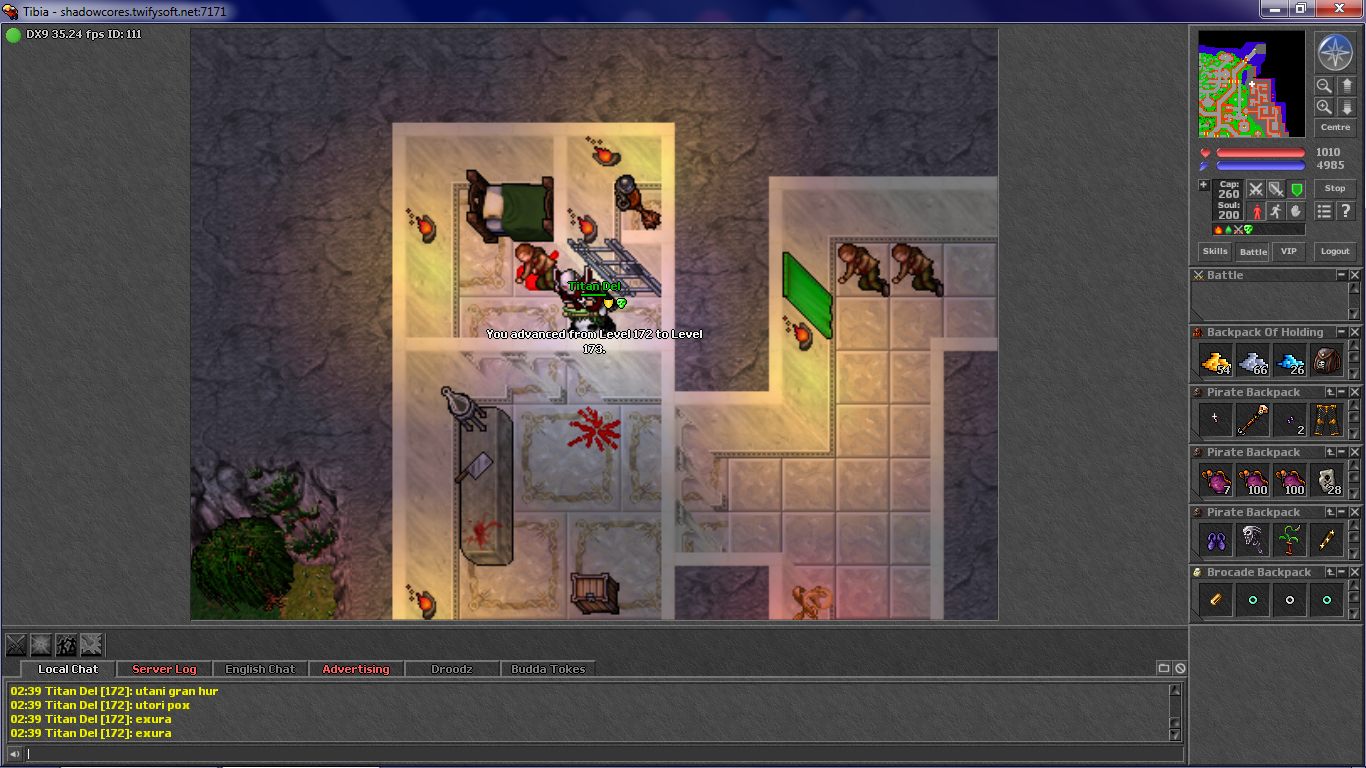Pick the skull item stack of 28

coord(1327,480)
